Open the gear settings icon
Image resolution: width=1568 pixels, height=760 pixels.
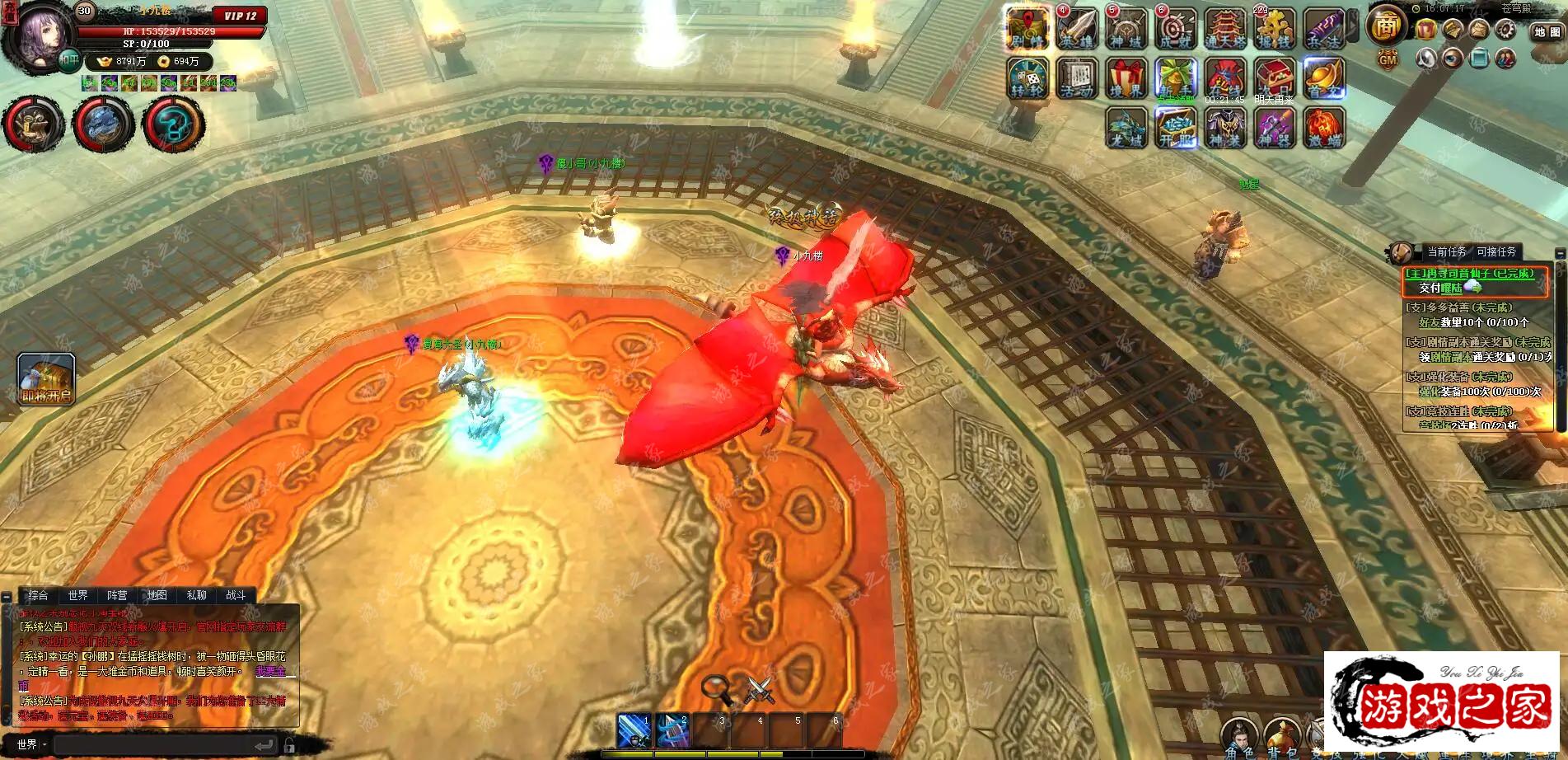tap(1506, 30)
